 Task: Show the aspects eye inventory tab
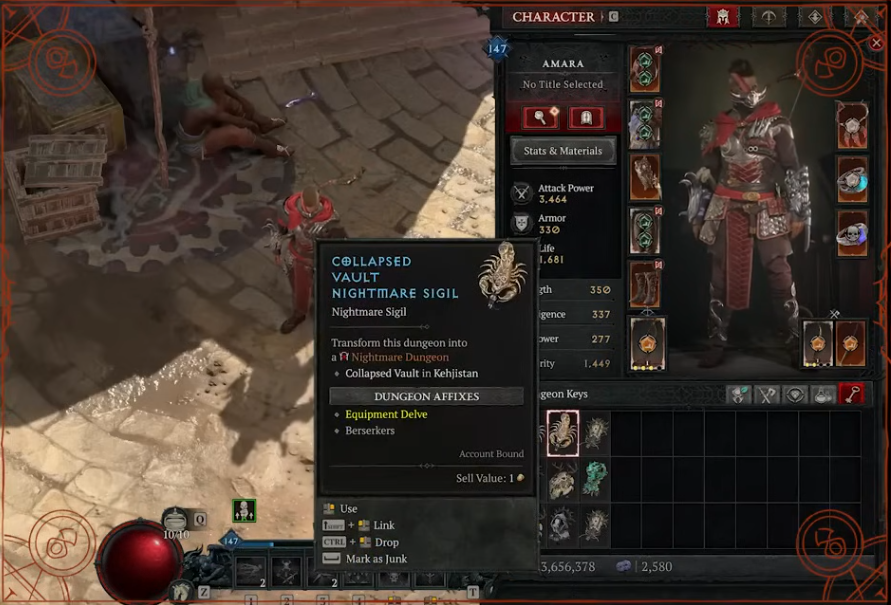point(795,394)
